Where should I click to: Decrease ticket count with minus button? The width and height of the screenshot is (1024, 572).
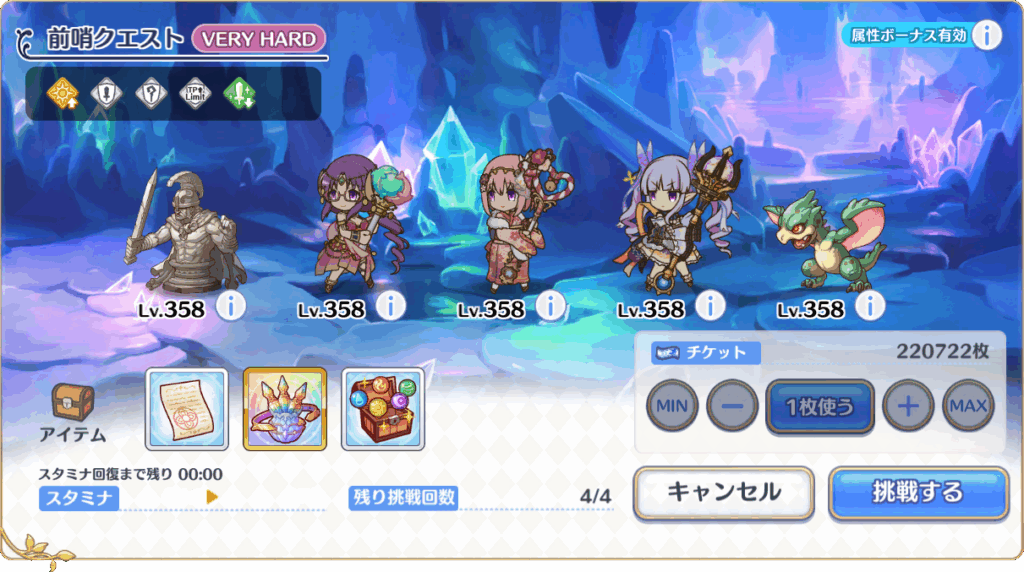732,406
